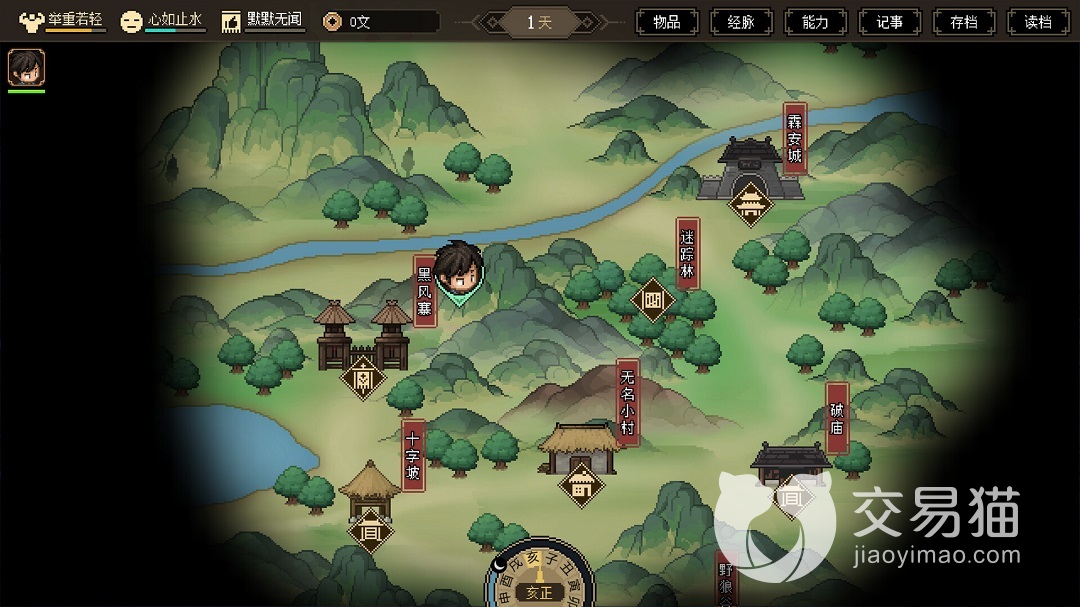Click the 存档 save button

coord(965,22)
